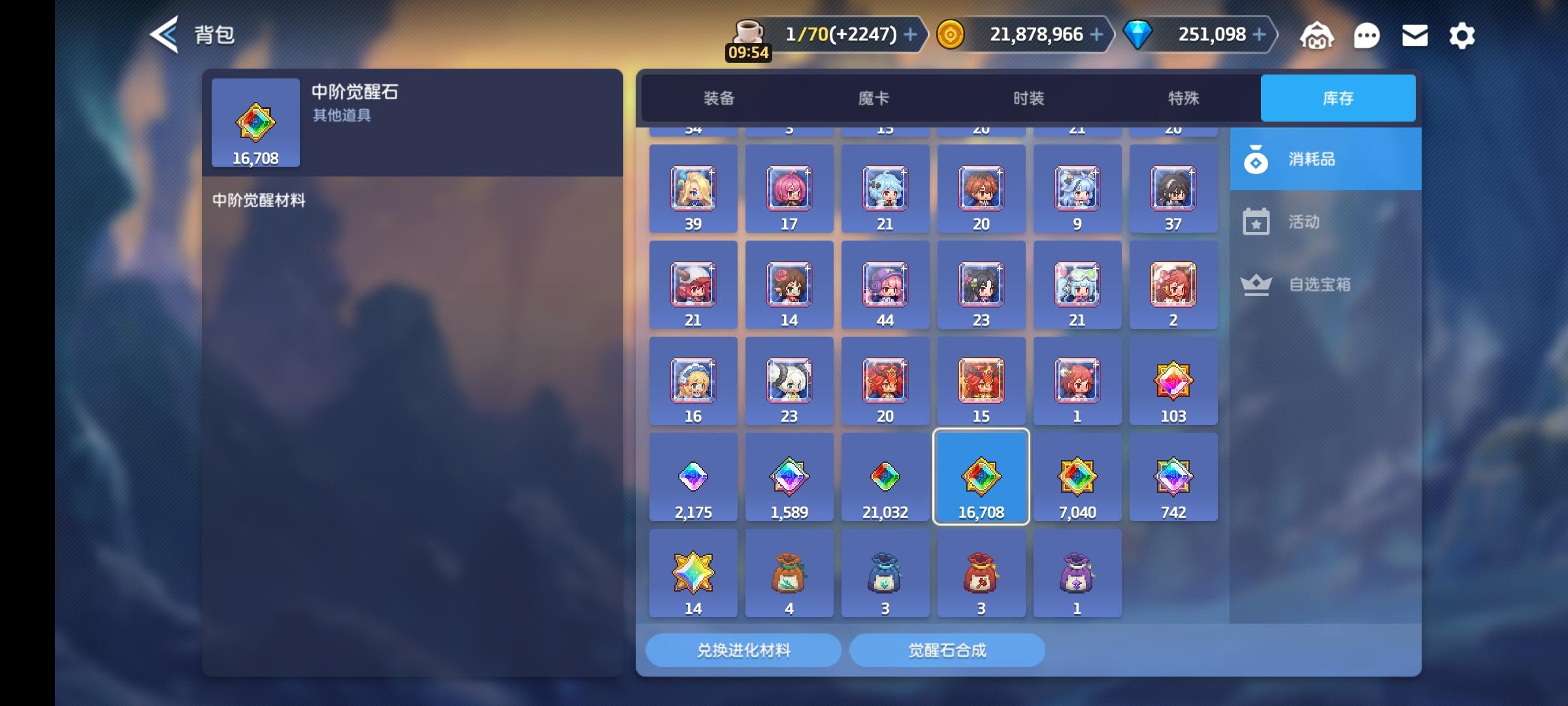
Task: Select the rainbow star item with count 14
Action: point(693,573)
